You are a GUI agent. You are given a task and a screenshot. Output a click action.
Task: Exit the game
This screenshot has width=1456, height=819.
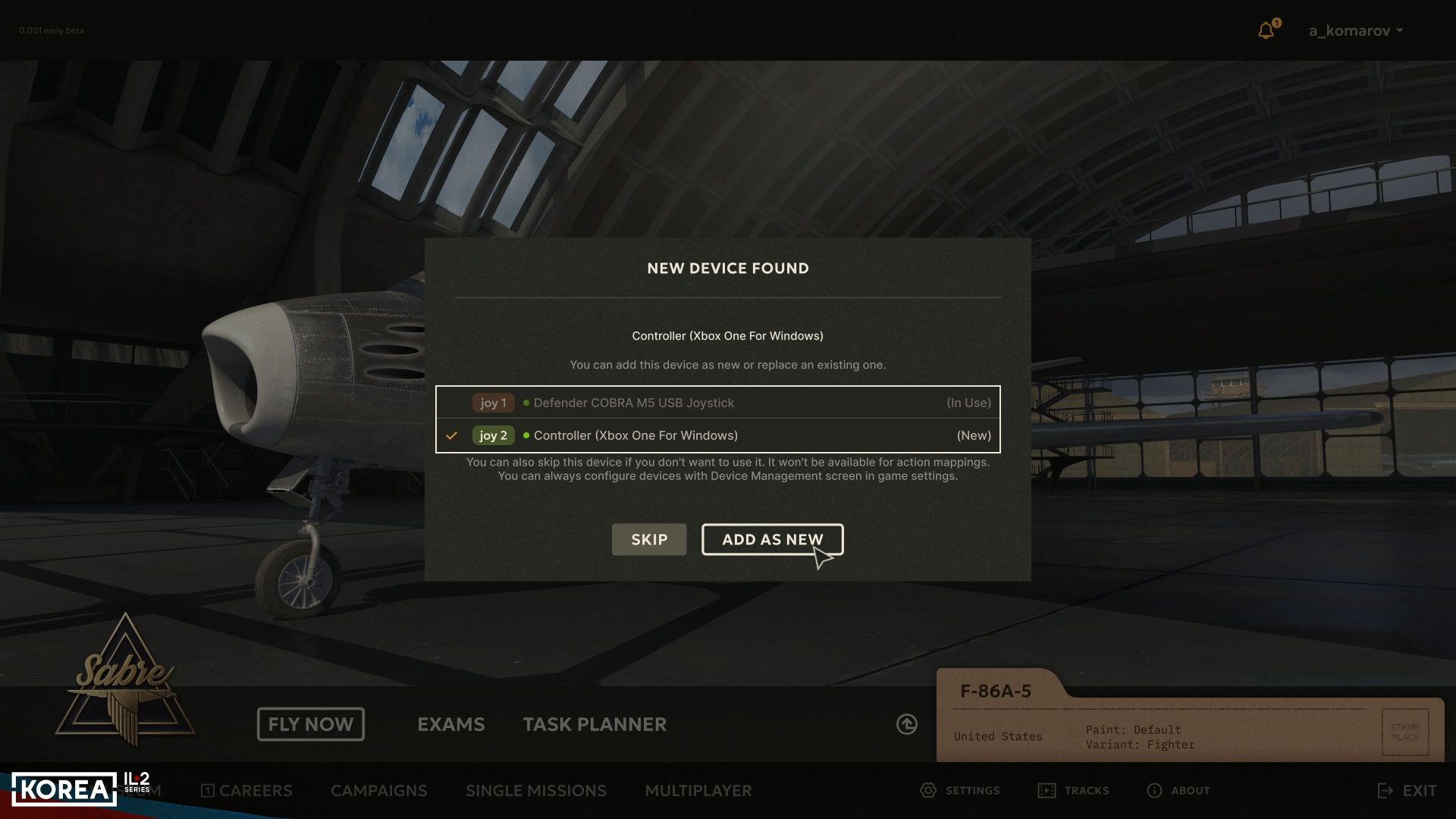[x=1407, y=790]
